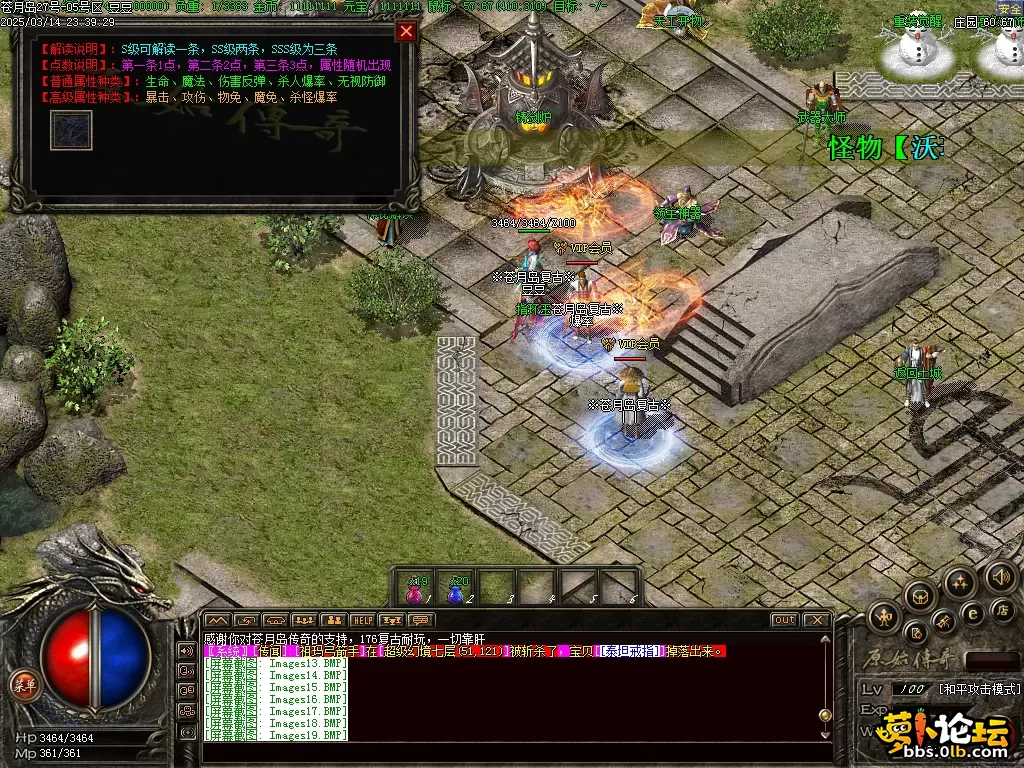Toggle the peace attack mode label
1024x768 pixels.
click(979, 689)
